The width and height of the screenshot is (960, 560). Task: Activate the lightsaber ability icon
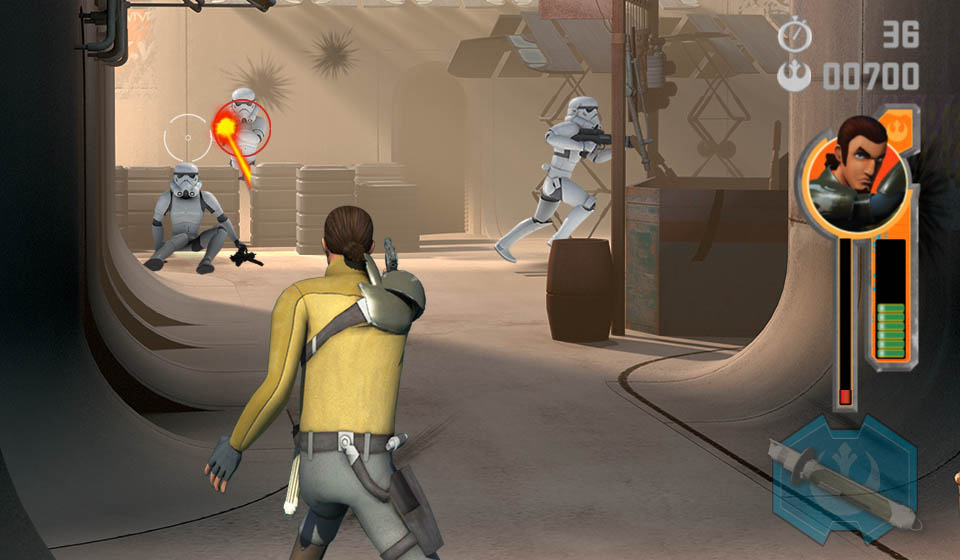pyautogui.click(x=845, y=479)
